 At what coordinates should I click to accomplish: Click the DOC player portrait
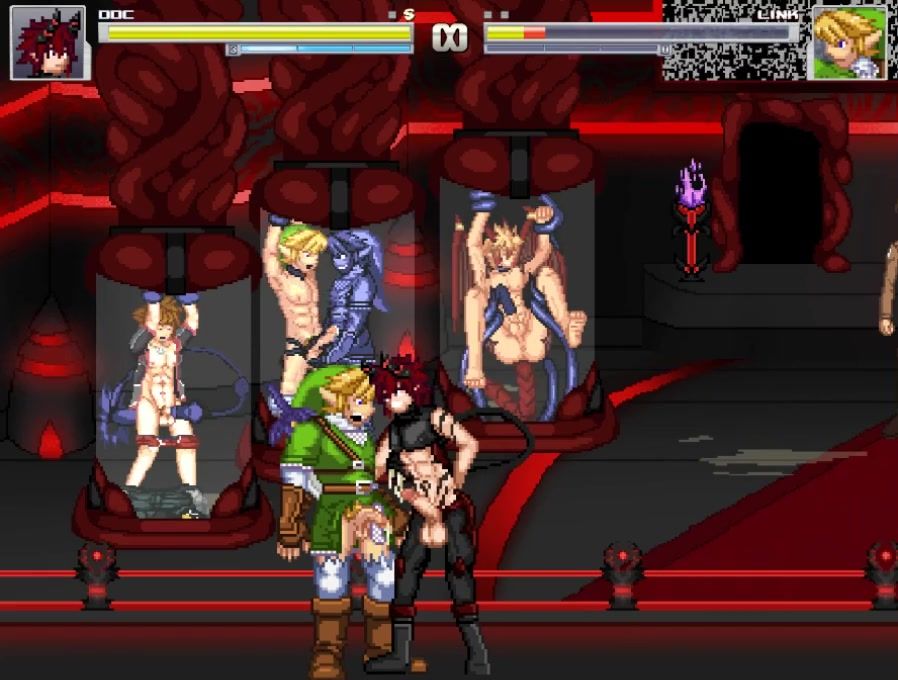[48, 42]
